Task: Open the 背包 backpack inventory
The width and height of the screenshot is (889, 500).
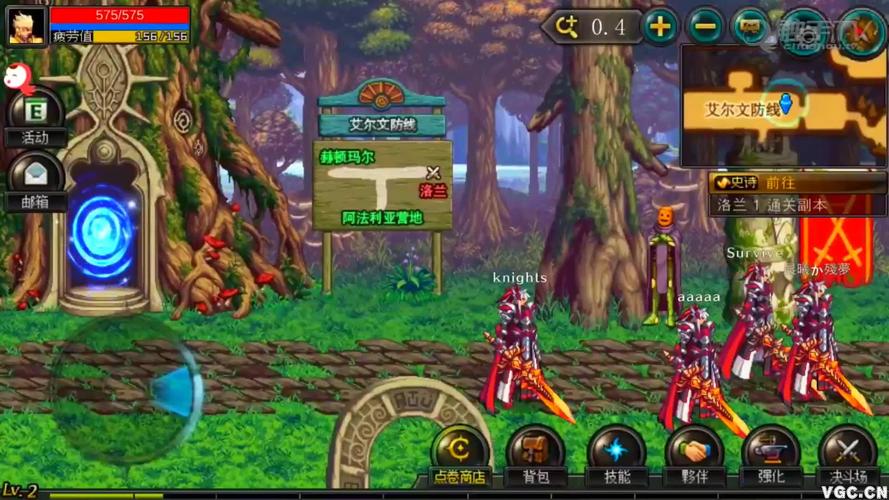Action: click(x=536, y=457)
